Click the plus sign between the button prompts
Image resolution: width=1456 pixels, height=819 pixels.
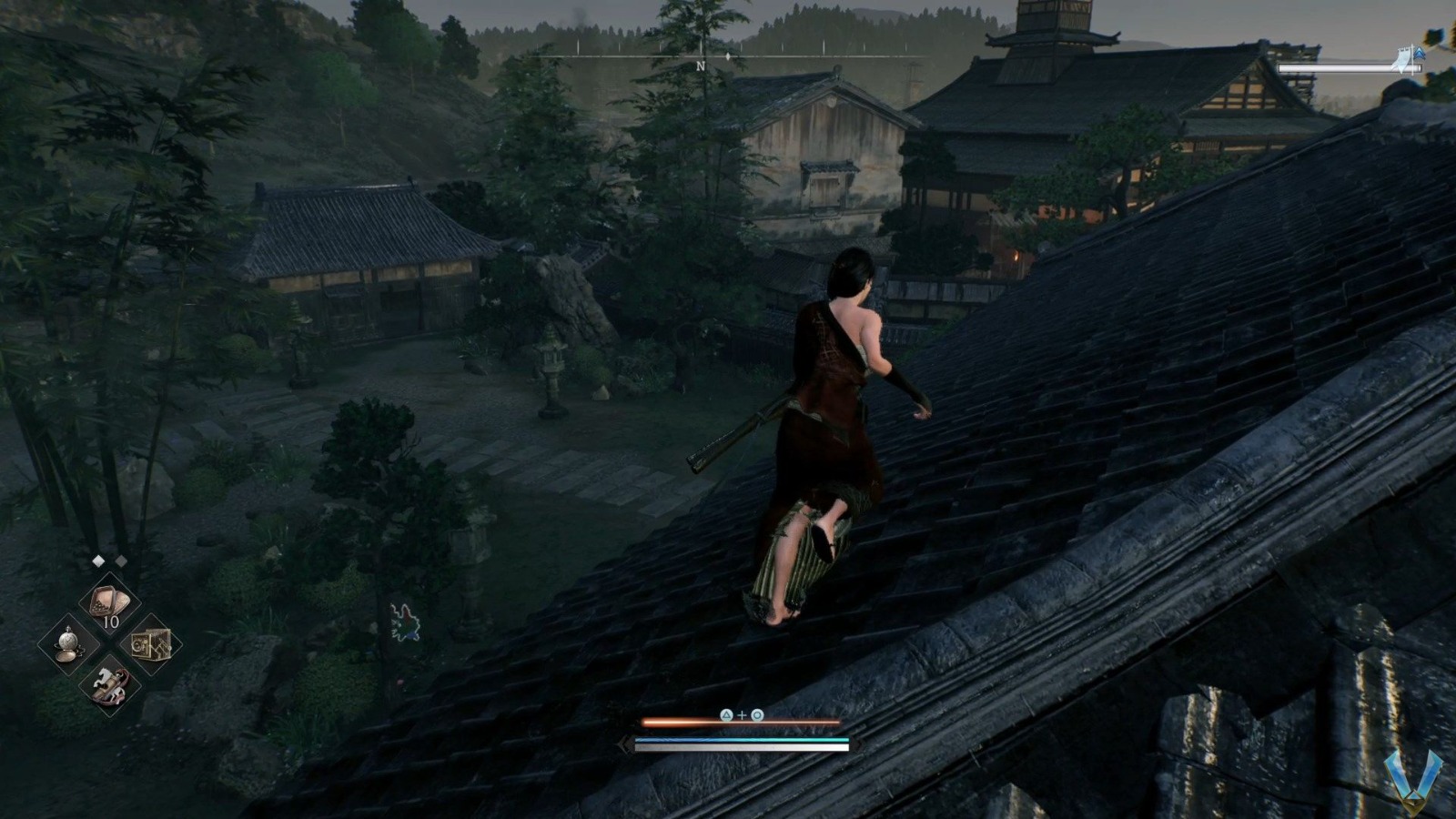tap(743, 714)
